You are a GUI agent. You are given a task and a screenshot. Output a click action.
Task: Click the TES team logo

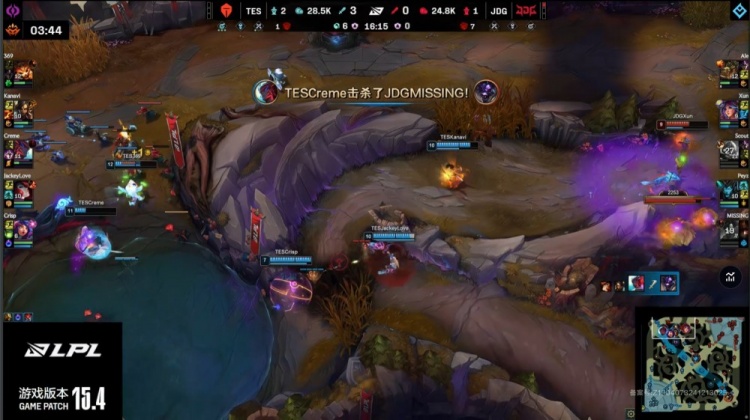click(227, 10)
